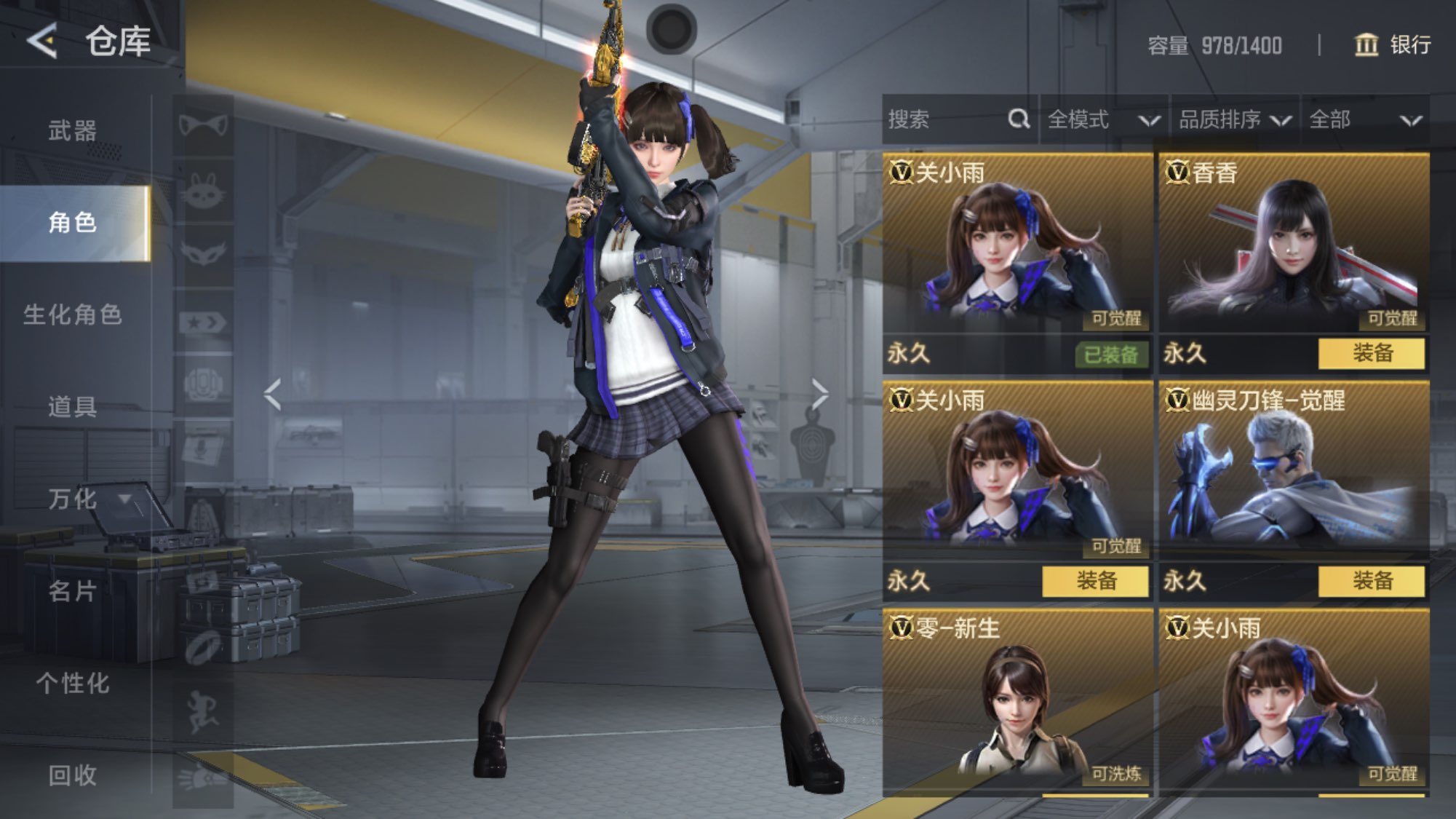Open the 回收 recycle tab

point(73,775)
